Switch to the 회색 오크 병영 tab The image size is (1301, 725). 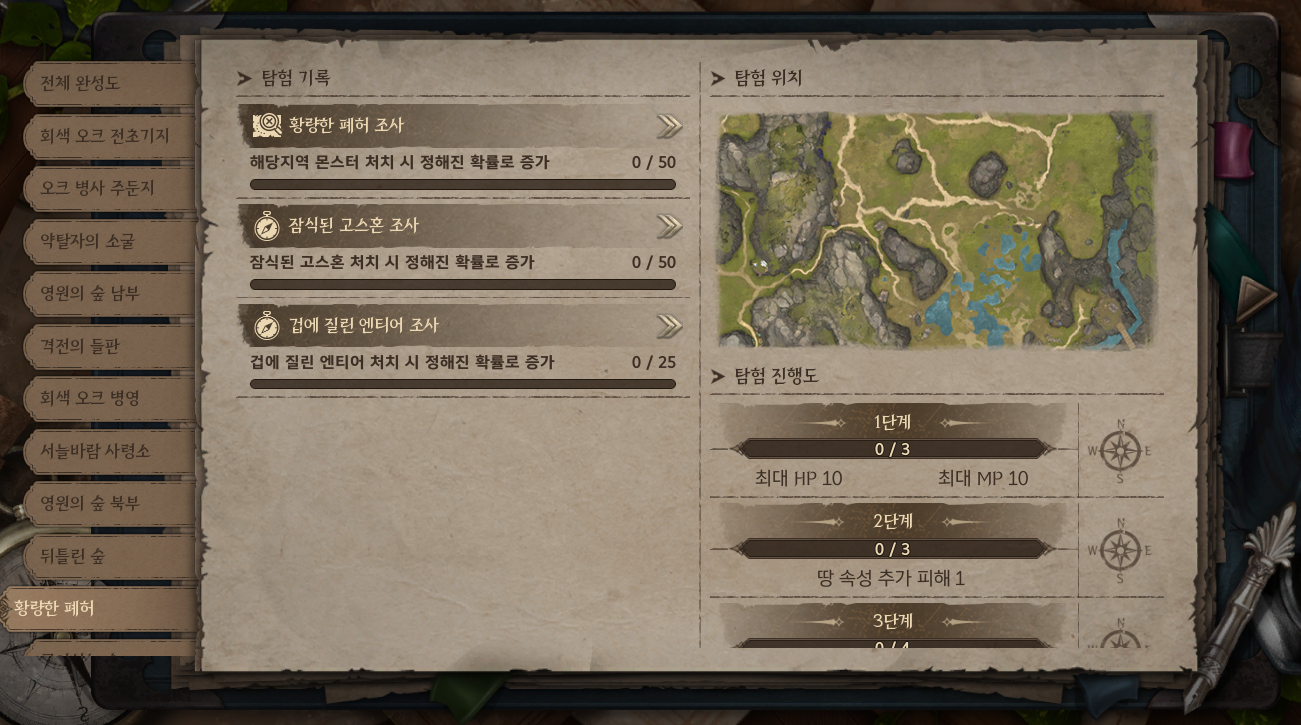pyautogui.click(x=90, y=398)
